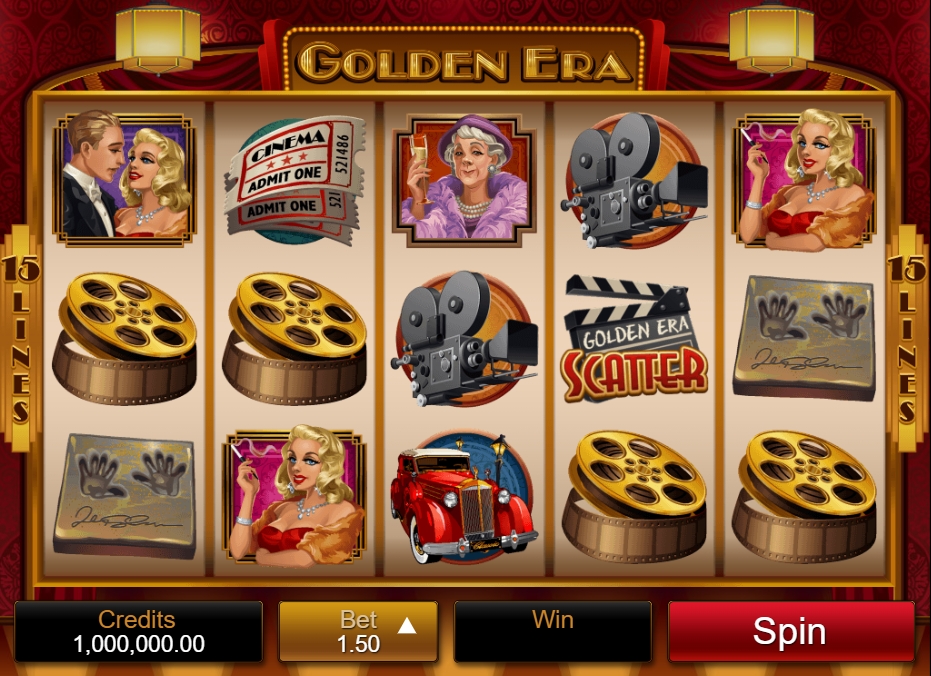
Task: Spin the reels with the red Spin button
Action: click(x=790, y=631)
